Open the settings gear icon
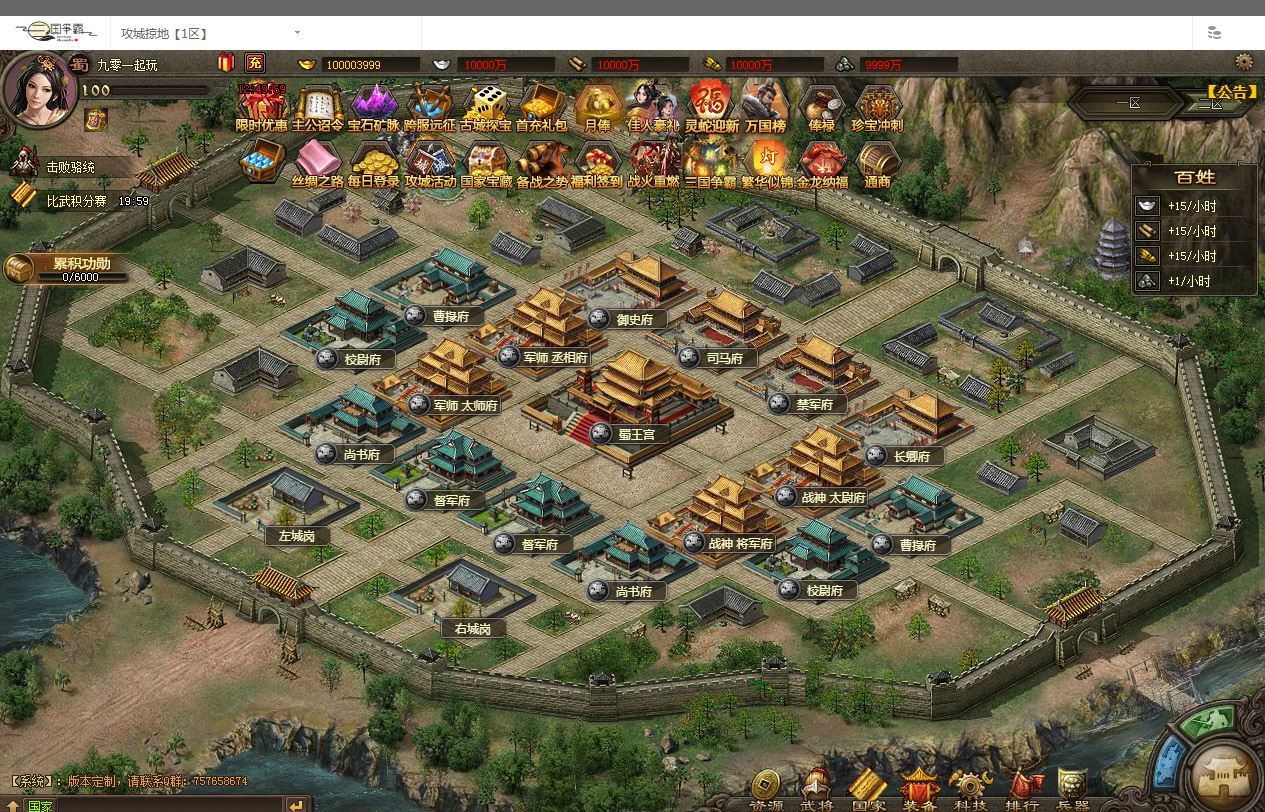The height and width of the screenshot is (812, 1265). (1244, 62)
